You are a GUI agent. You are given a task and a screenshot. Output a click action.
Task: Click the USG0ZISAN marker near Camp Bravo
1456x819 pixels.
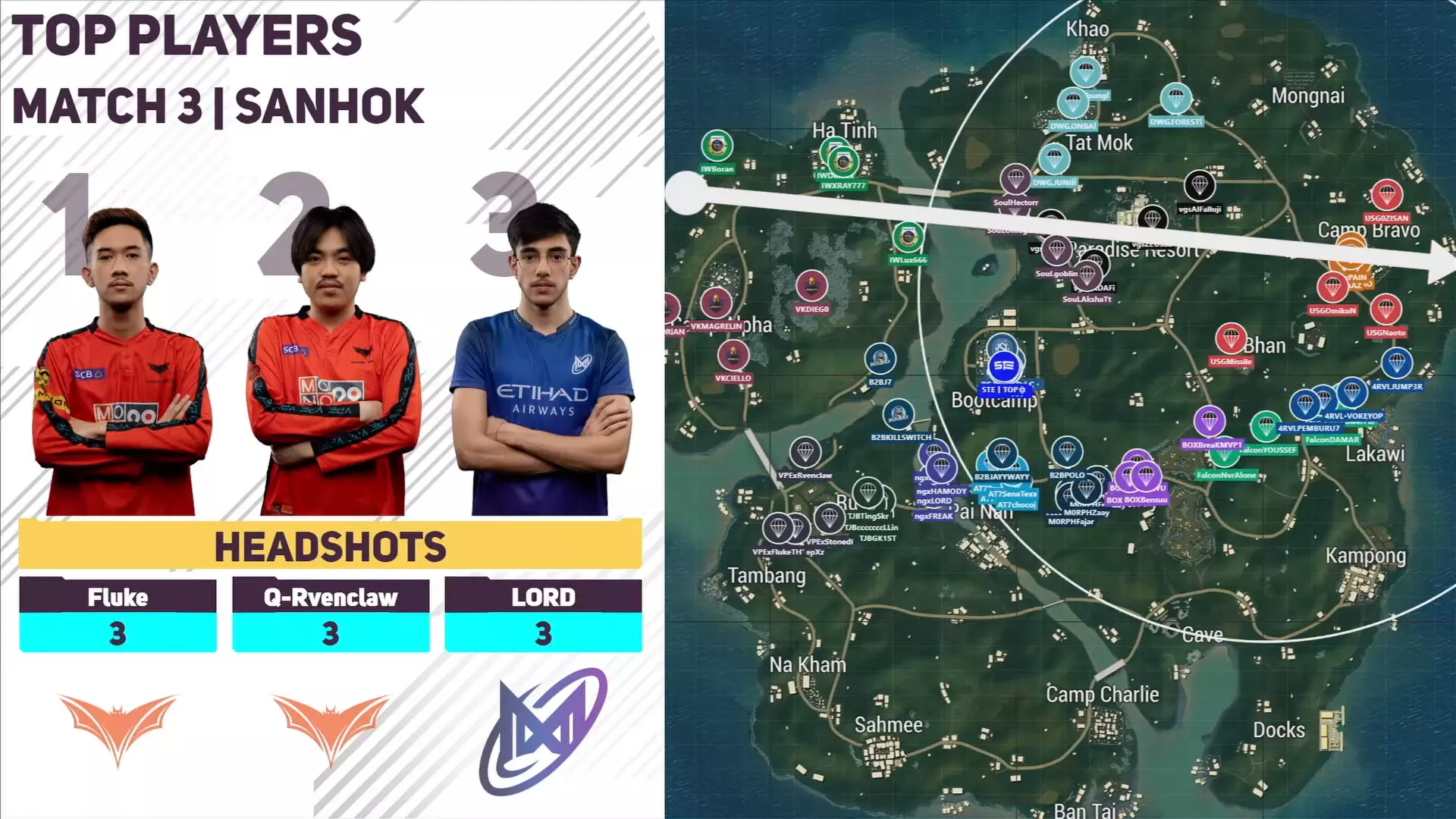click(x=1386, y=196)
